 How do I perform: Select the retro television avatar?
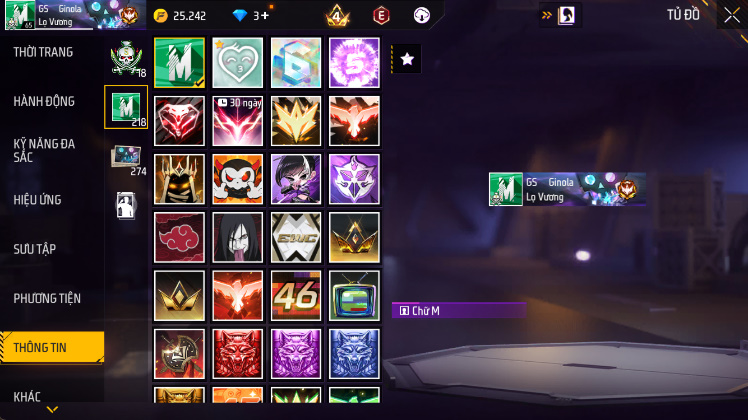point(354,295)
